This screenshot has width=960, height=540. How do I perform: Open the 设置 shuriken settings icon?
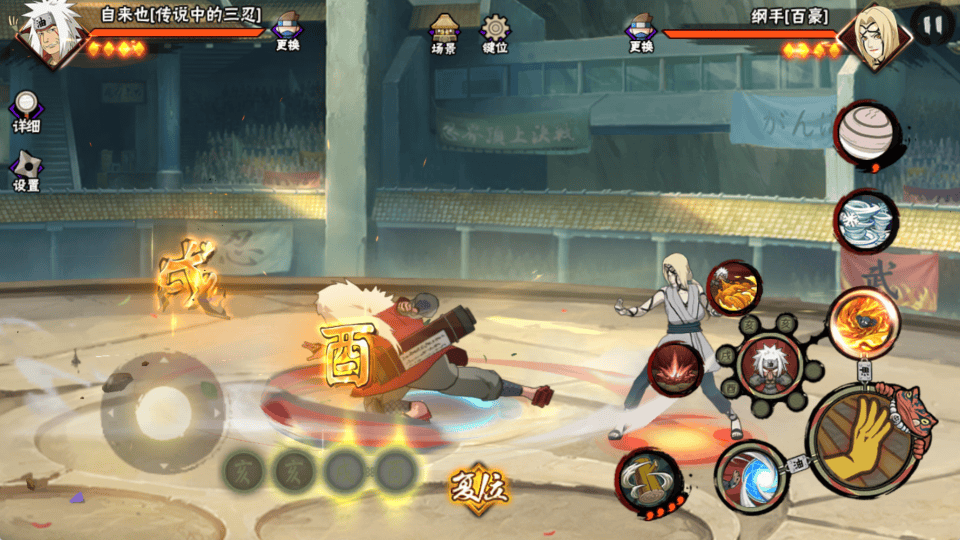tap(26, 172)
